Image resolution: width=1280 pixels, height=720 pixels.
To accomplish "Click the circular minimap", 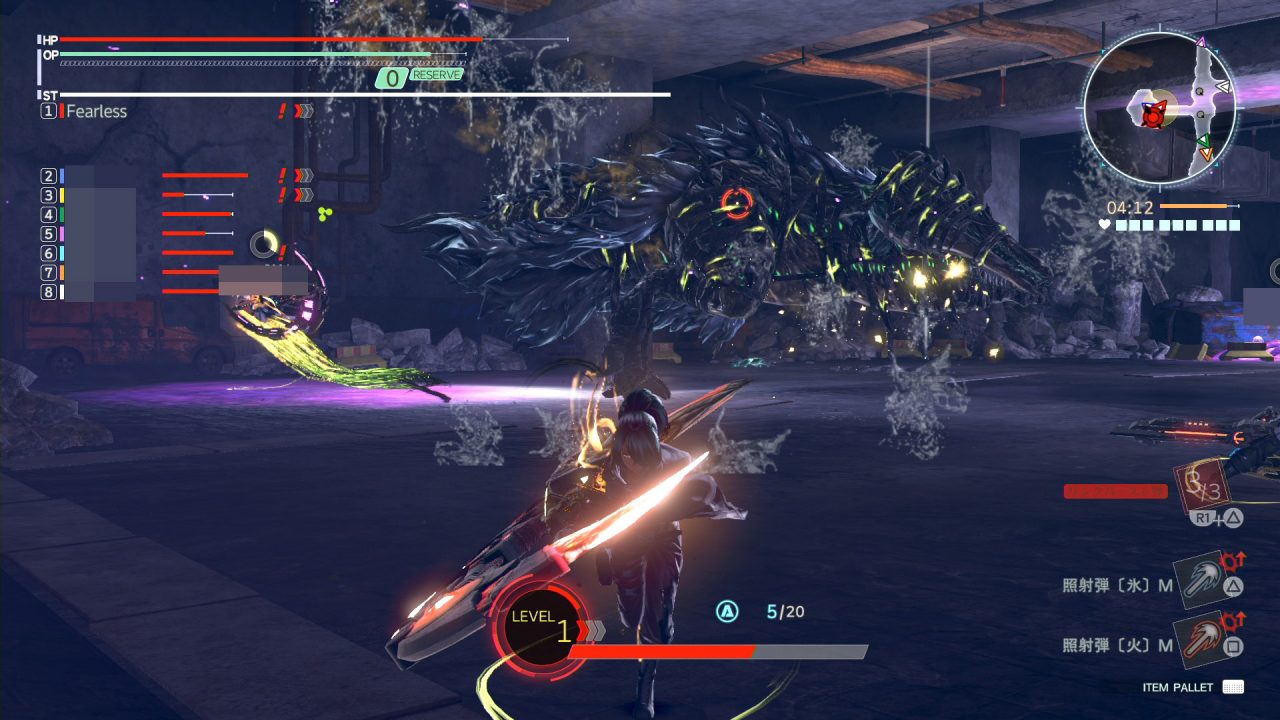I will click(x=1160, y=107).
